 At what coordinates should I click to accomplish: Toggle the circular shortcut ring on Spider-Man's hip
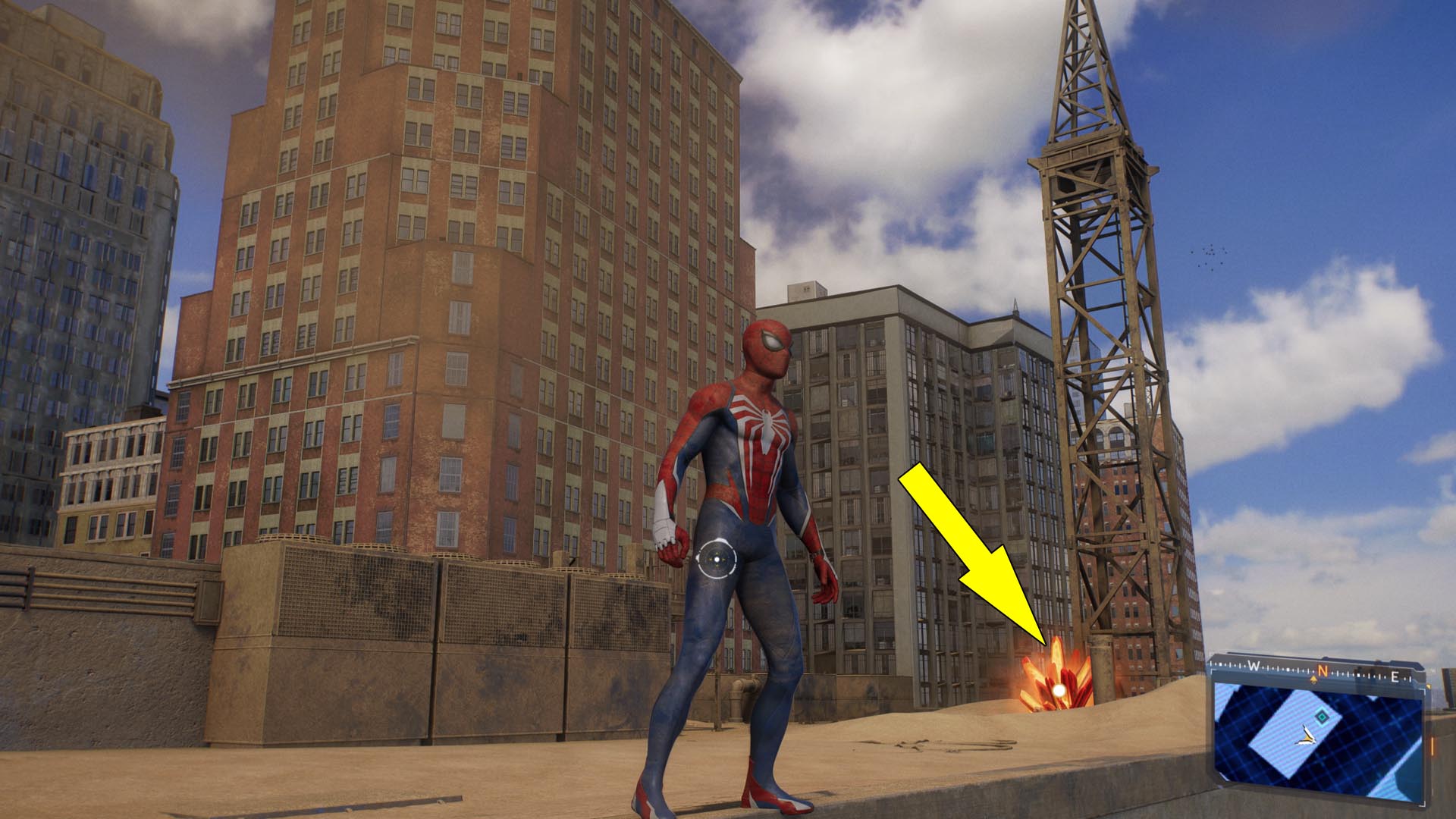point(717,560)
